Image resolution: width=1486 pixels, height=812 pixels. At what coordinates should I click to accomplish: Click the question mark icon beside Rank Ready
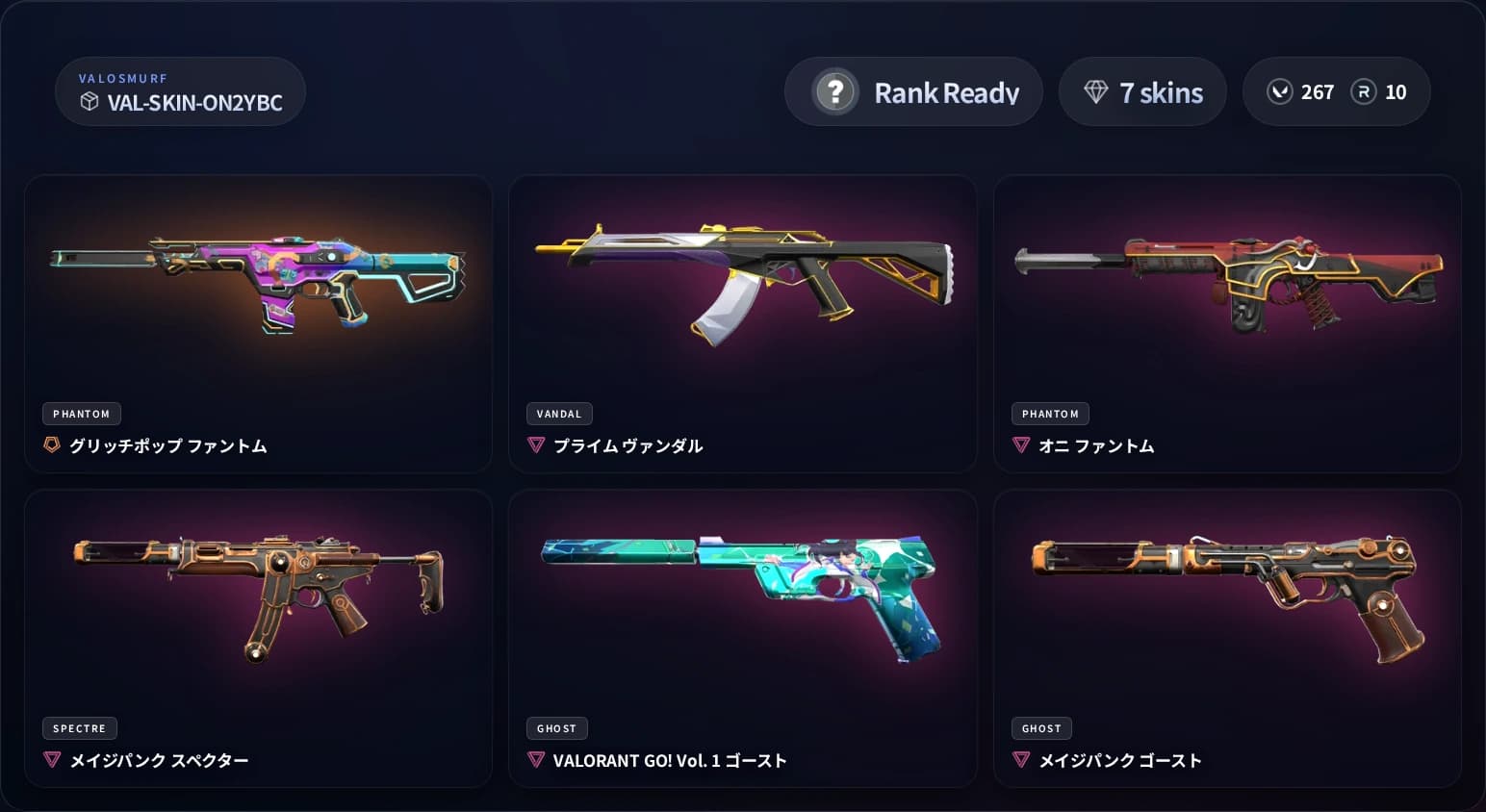(x=835, y=91)
